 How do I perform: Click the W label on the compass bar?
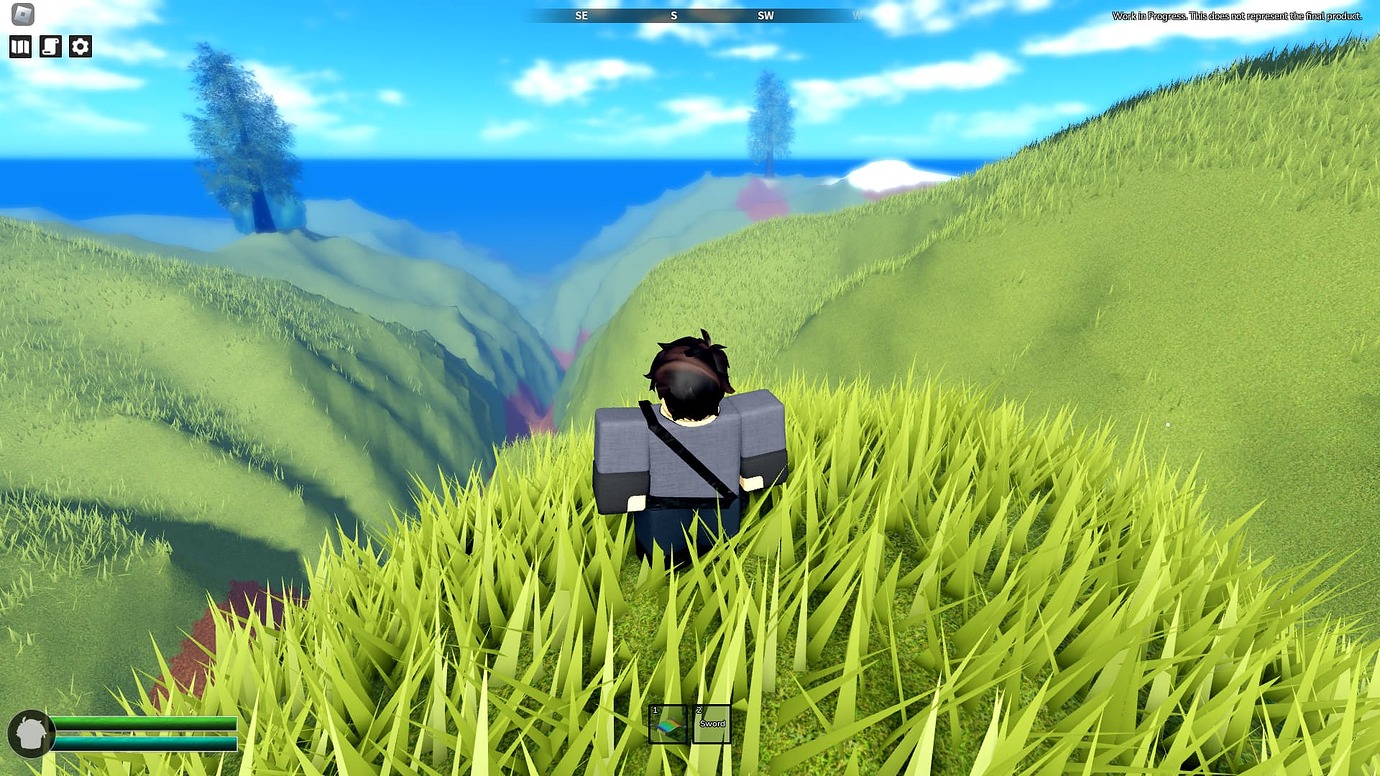[x=858, y=14]
